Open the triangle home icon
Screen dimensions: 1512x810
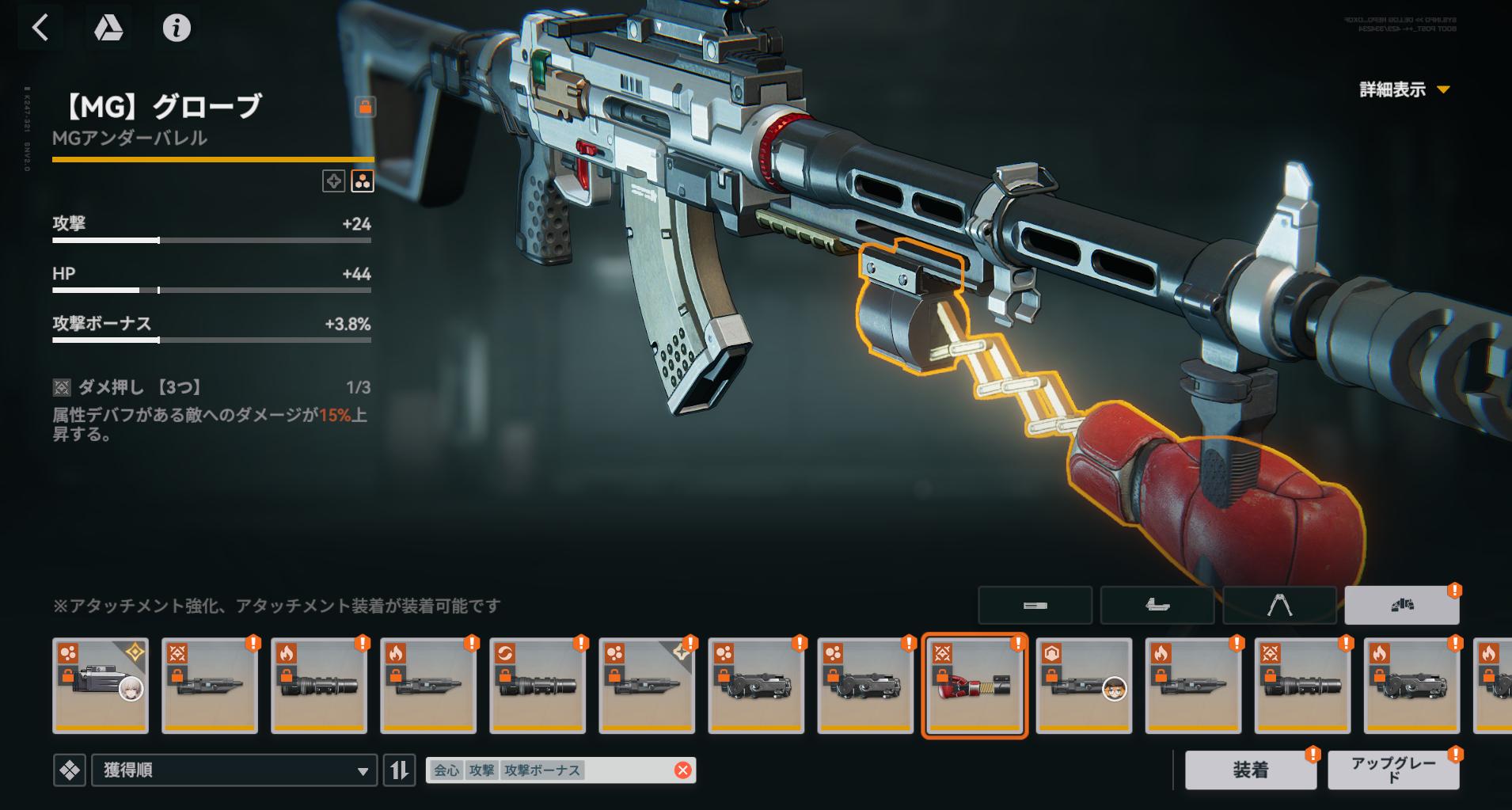(108, 29)
